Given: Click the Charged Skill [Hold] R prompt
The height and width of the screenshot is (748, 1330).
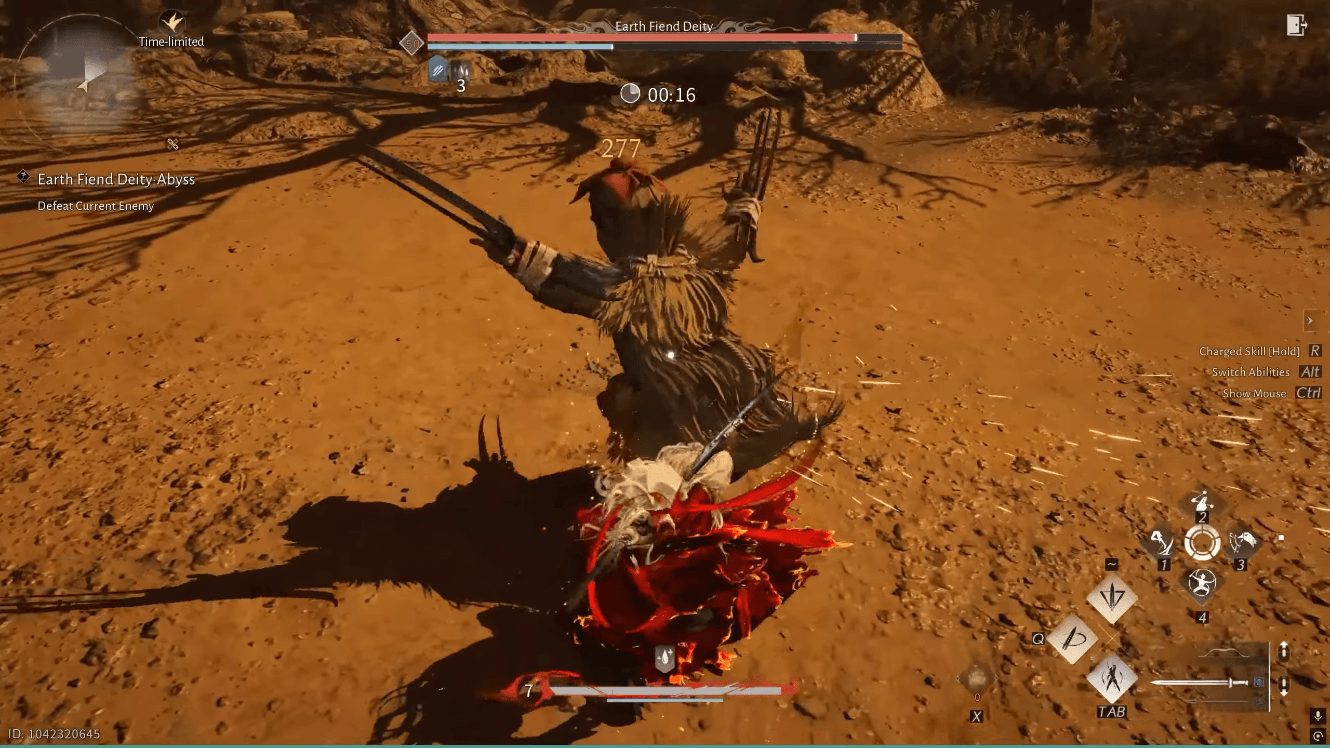Looking at the screenshot, I should (1254, 351).
